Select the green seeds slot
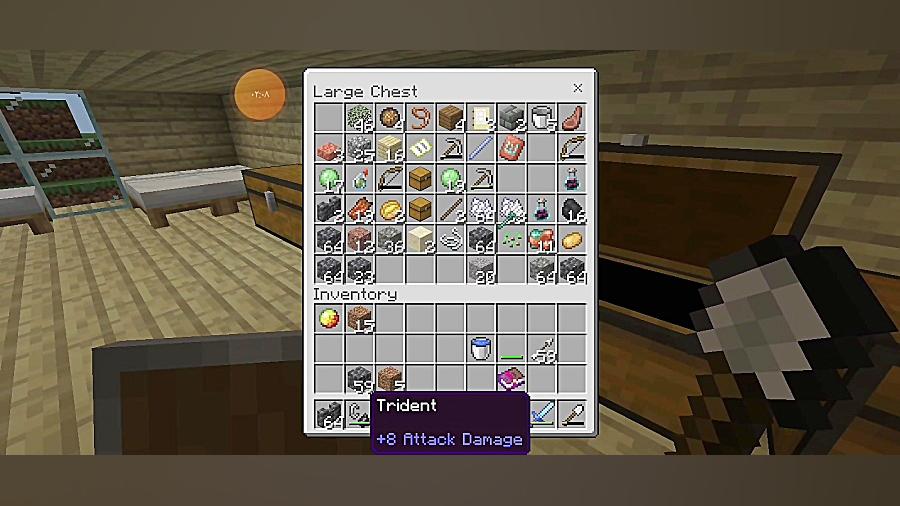This screenshot has height=506, width=900. [x=512, y=241]
